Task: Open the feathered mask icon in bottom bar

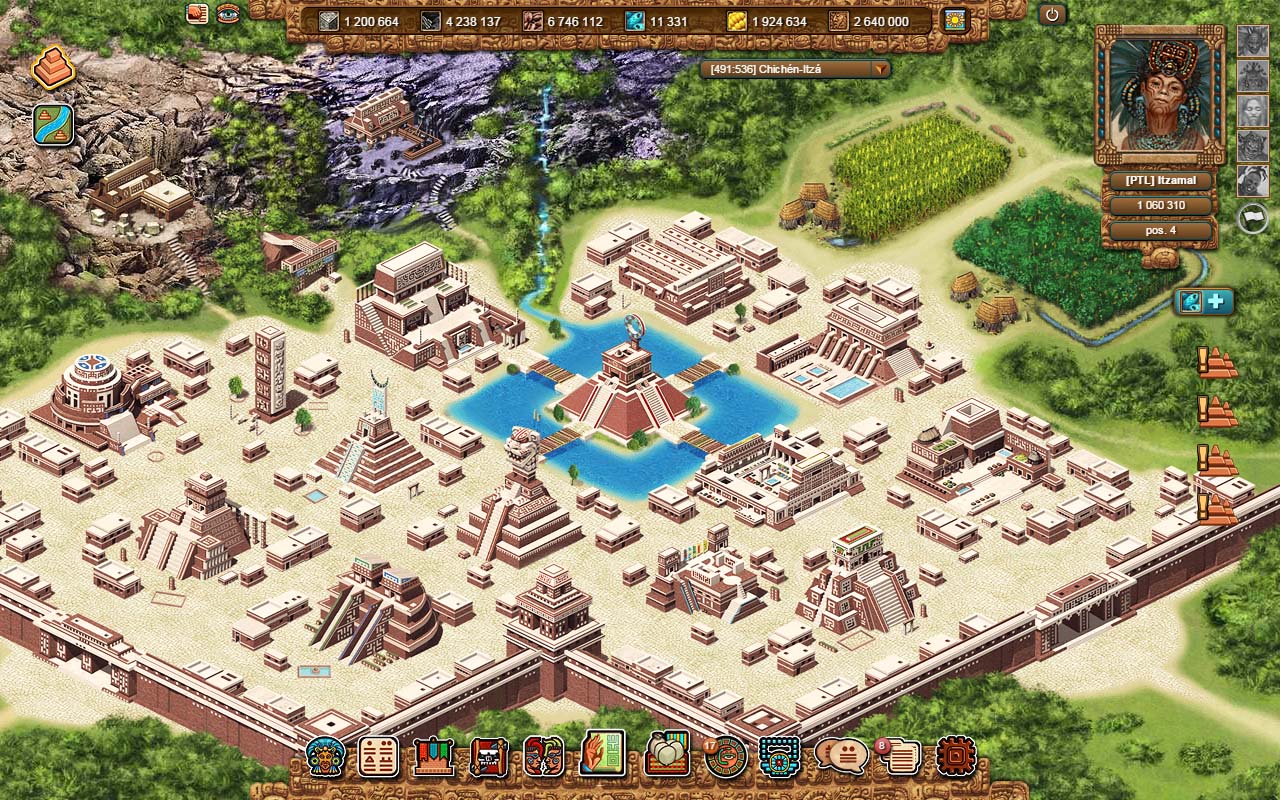Action: 326,757
